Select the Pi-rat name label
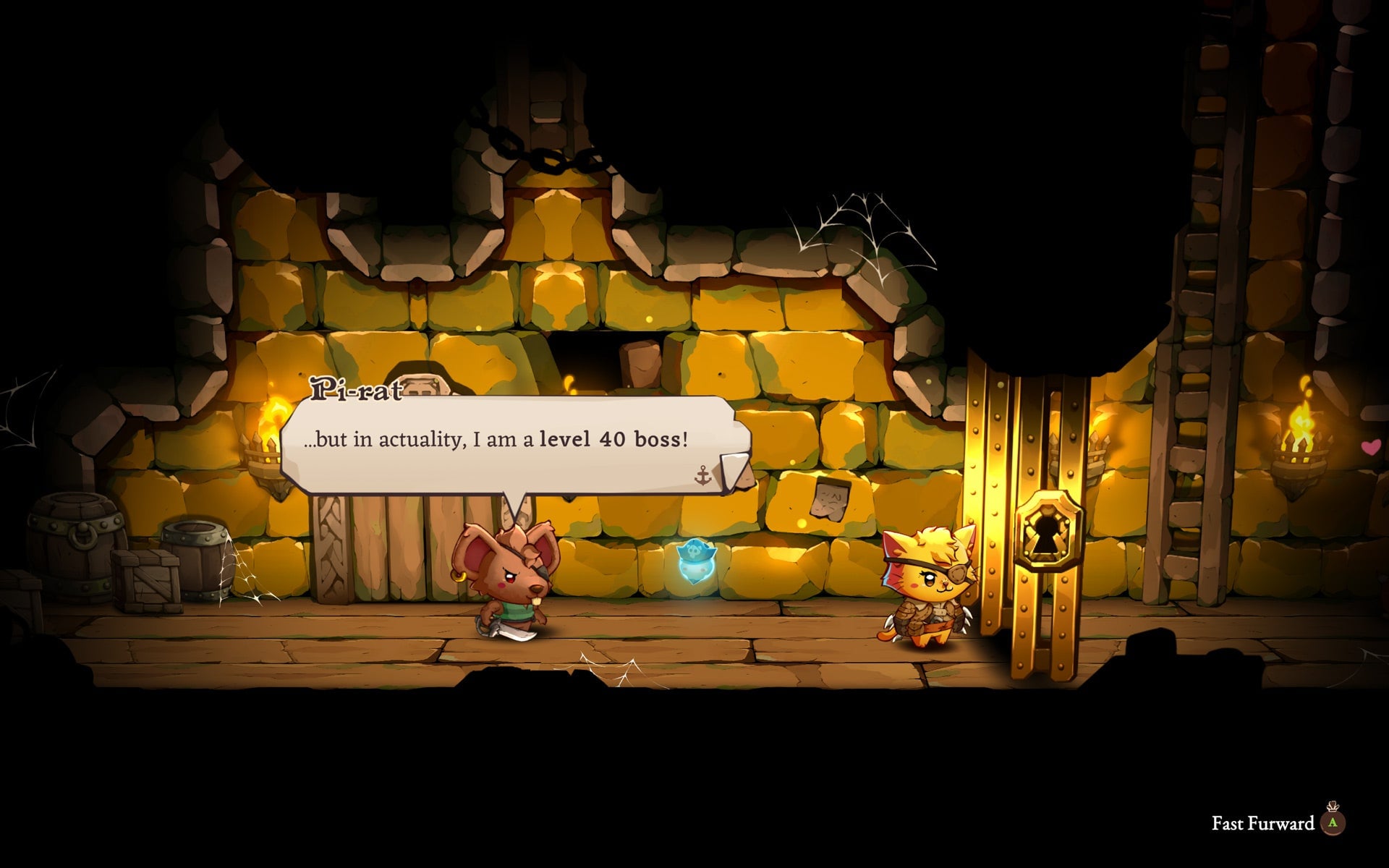The width and height of the screenshot is (1389, 868). 357,388
